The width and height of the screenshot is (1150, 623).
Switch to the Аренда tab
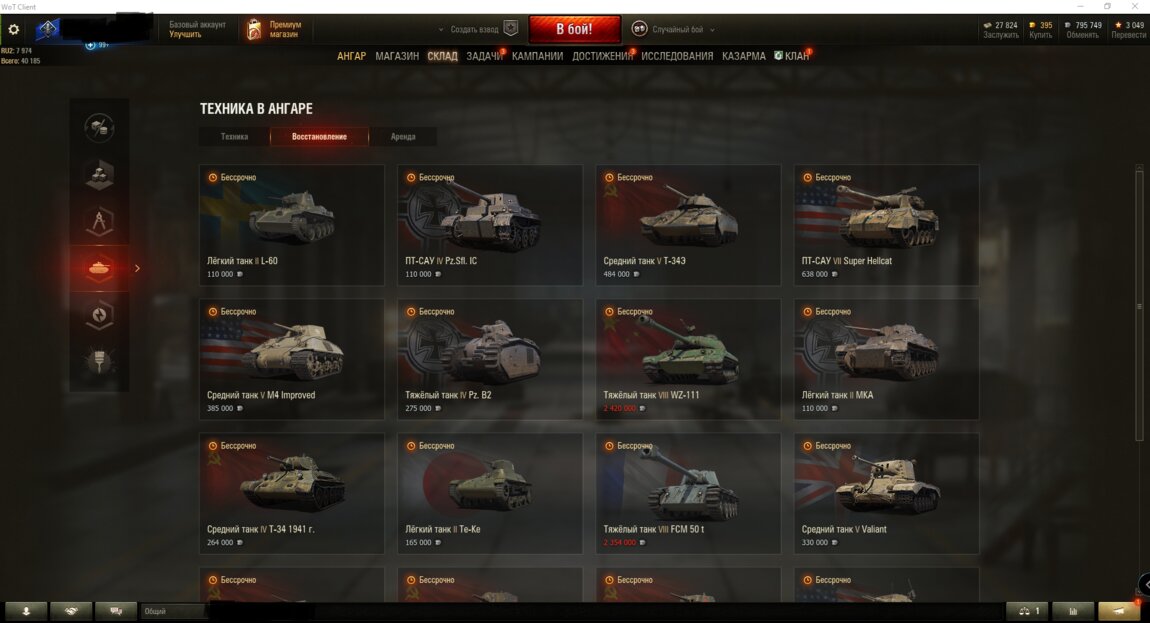click(403, 136)
